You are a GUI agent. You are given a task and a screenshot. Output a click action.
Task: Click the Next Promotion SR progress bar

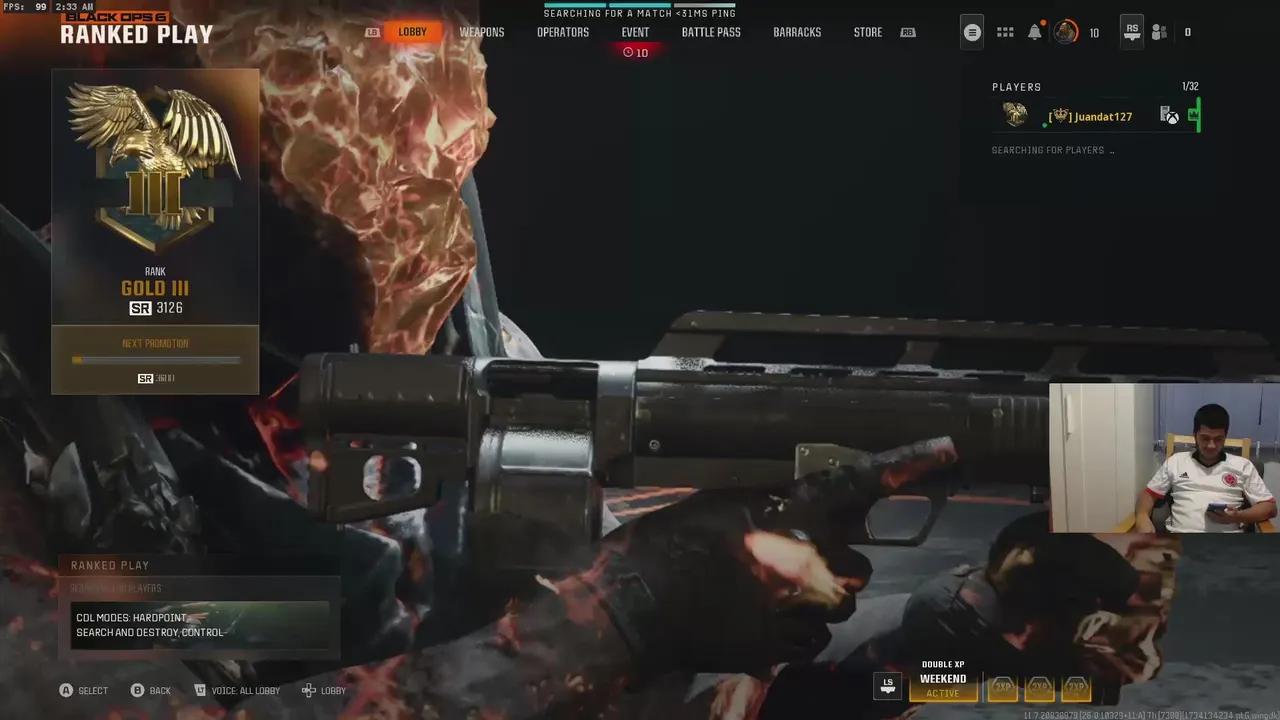click(x=155, y=361)
